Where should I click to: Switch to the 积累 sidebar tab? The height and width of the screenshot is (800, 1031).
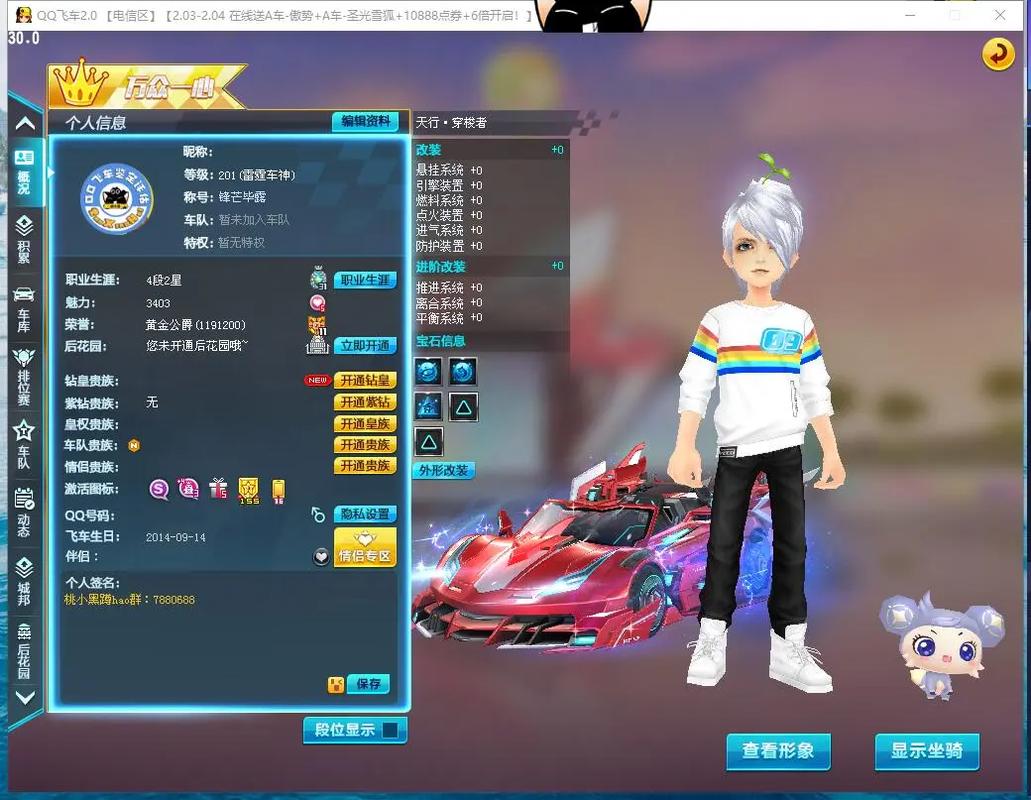click(24, 240)
